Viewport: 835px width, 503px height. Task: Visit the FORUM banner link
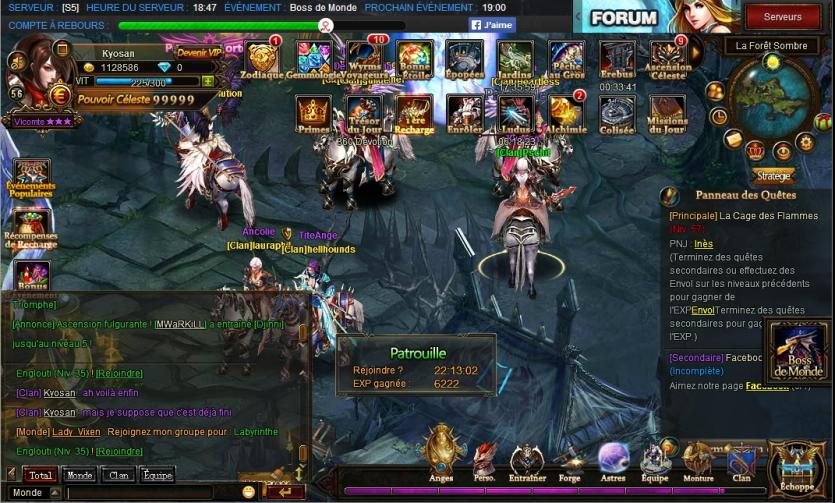point(624,18)
